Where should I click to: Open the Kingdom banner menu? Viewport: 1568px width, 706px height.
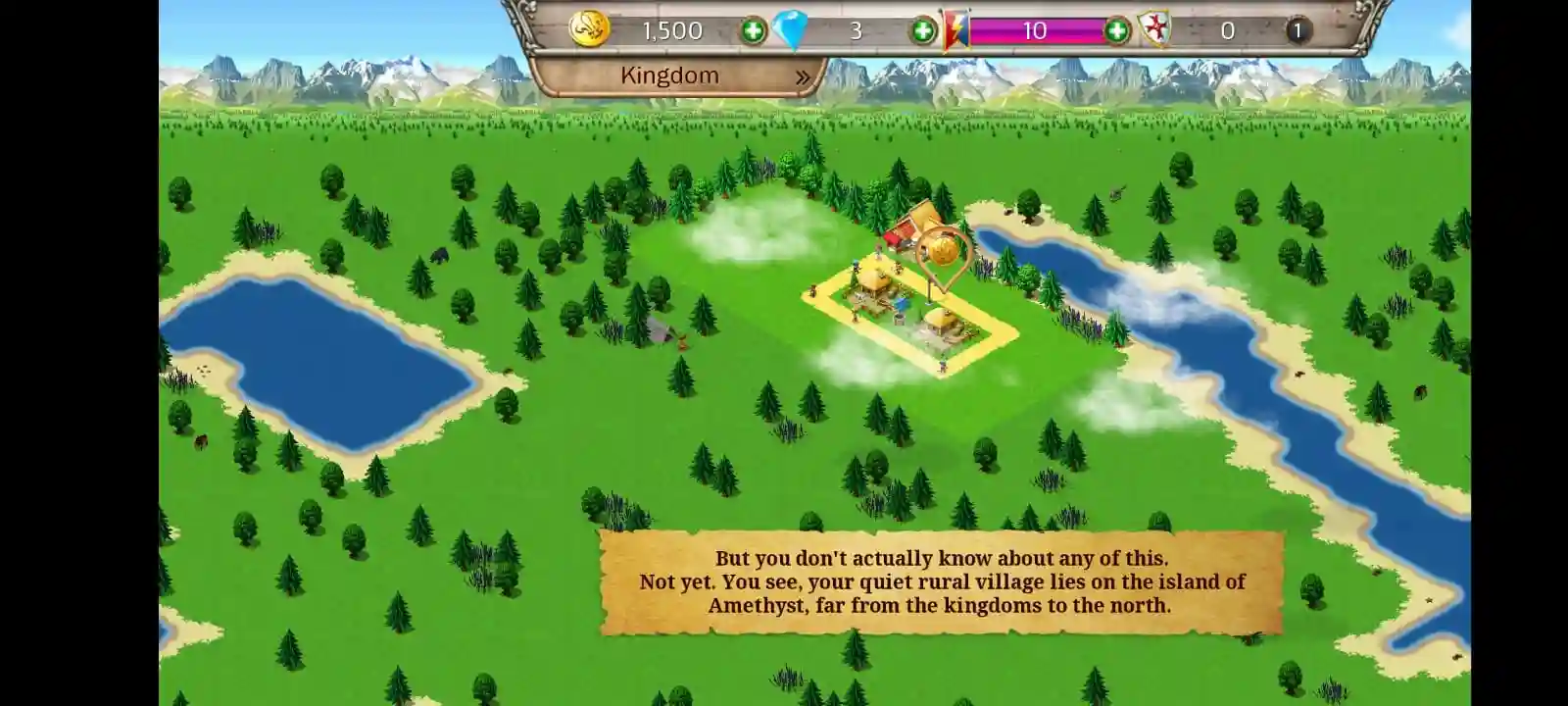pyautogui.click(x=671, y=75)
